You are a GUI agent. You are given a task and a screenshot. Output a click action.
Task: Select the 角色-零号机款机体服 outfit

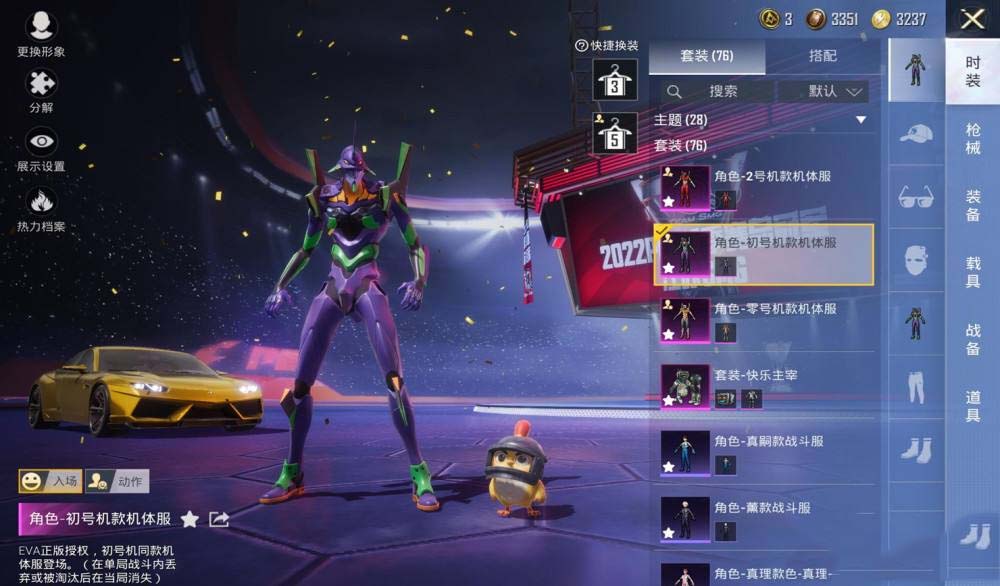click(764, 320)
